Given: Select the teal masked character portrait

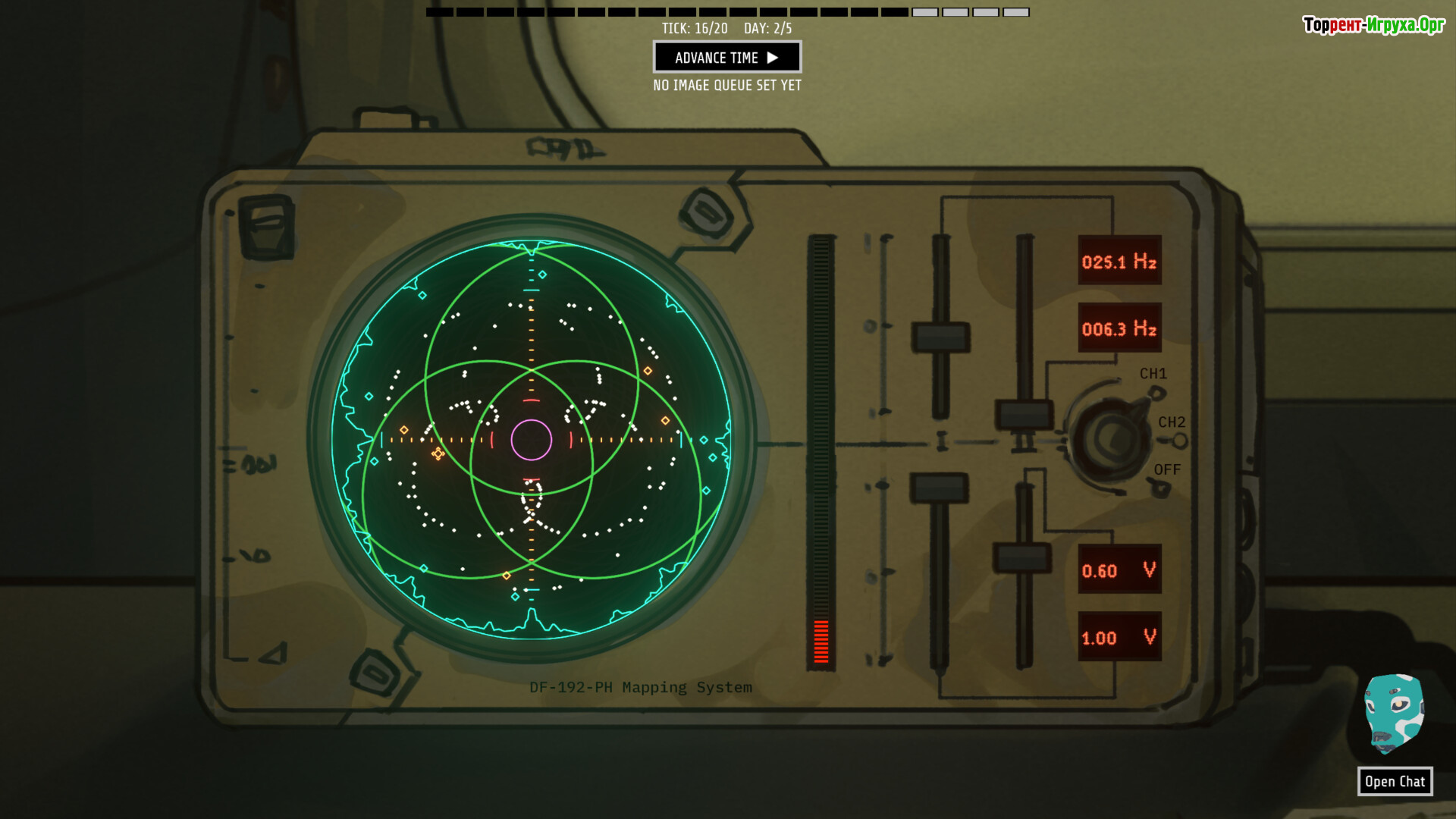Looking at the screenshot, I should pyautogui.click(x=1393, y=714).
